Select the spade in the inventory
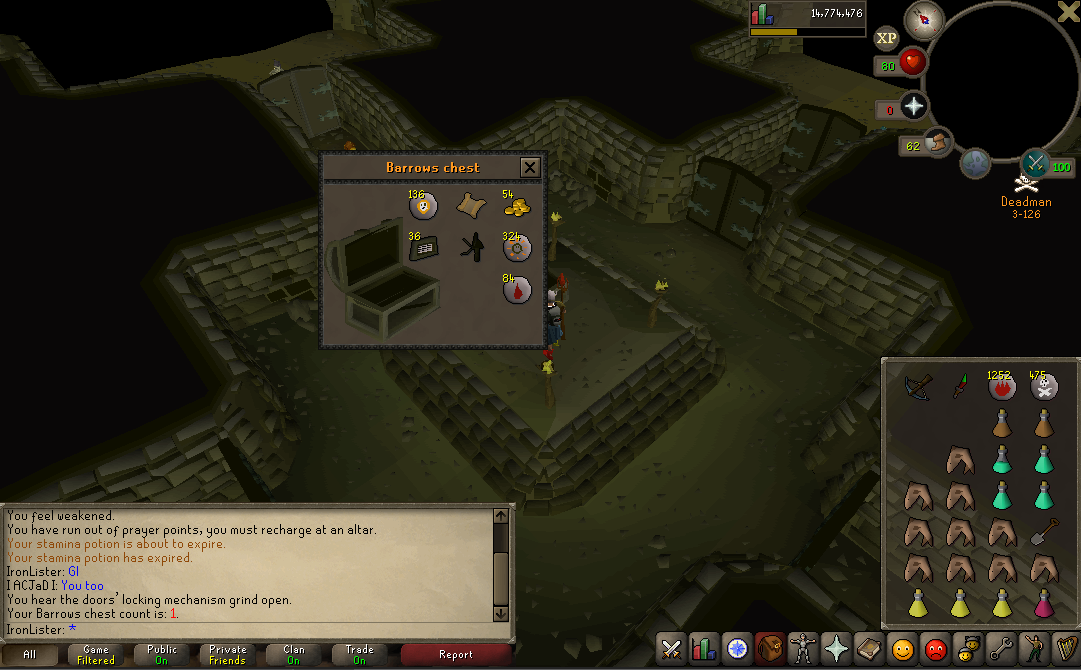Image resolution: width=1081 pixels, height=670 pixels. pos(1044,531)
